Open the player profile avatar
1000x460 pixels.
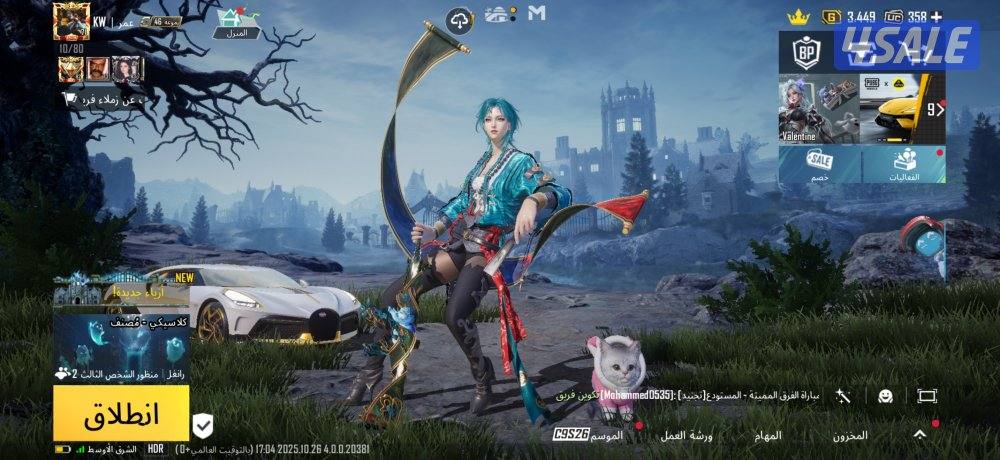[x=72, y=21]
